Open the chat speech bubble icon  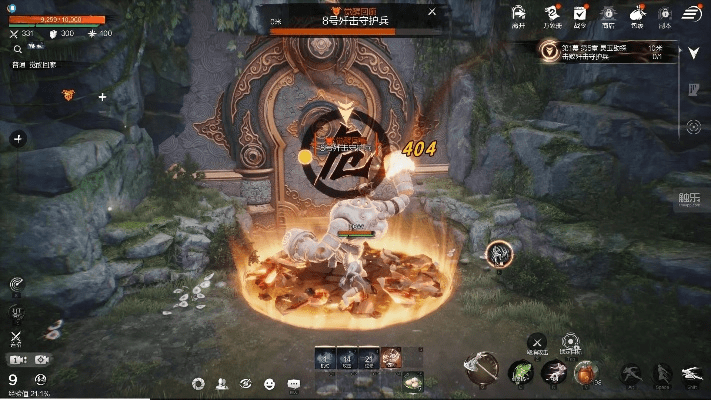294,384
